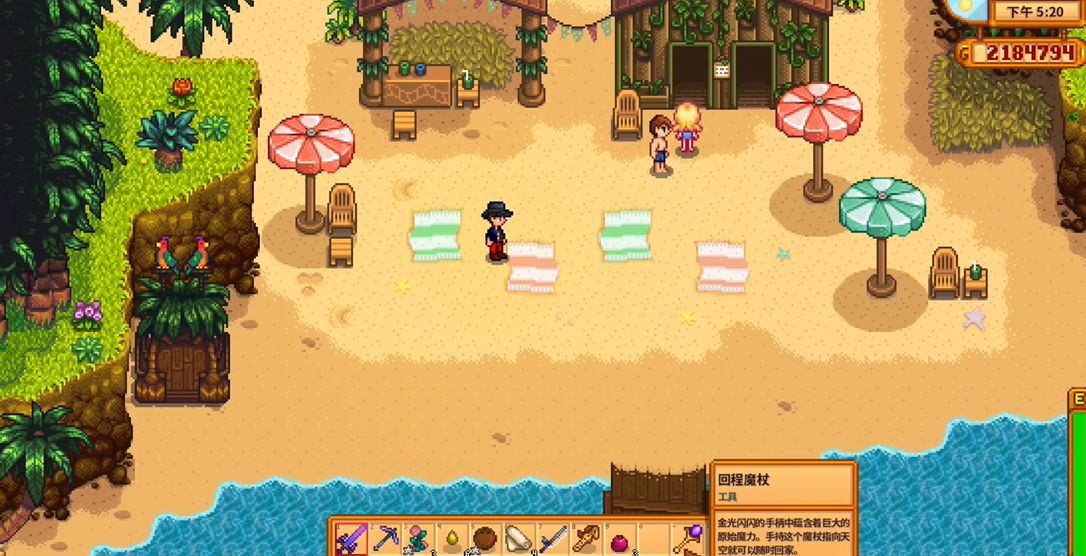
Task: Choose the pink flower hotbar slot
Action: 418,539
